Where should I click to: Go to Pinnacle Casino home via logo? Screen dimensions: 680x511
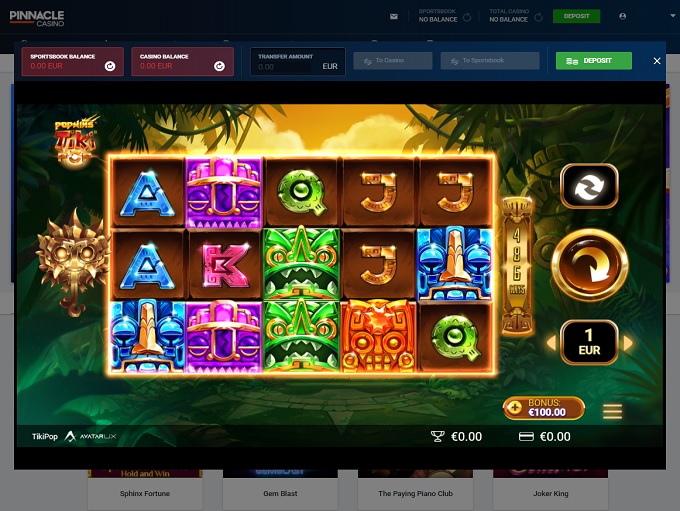(38, 17)
